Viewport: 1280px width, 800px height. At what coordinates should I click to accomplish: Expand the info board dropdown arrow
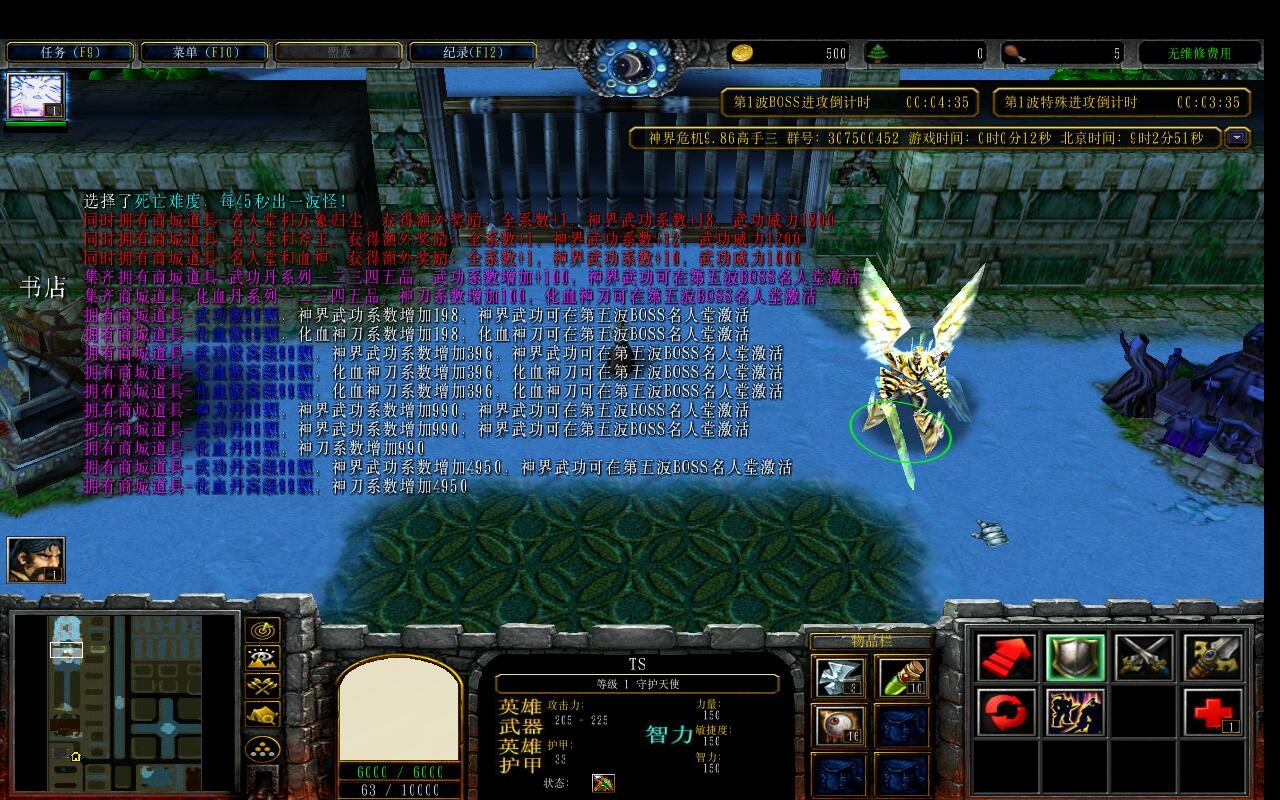[x=1237, y=138]
